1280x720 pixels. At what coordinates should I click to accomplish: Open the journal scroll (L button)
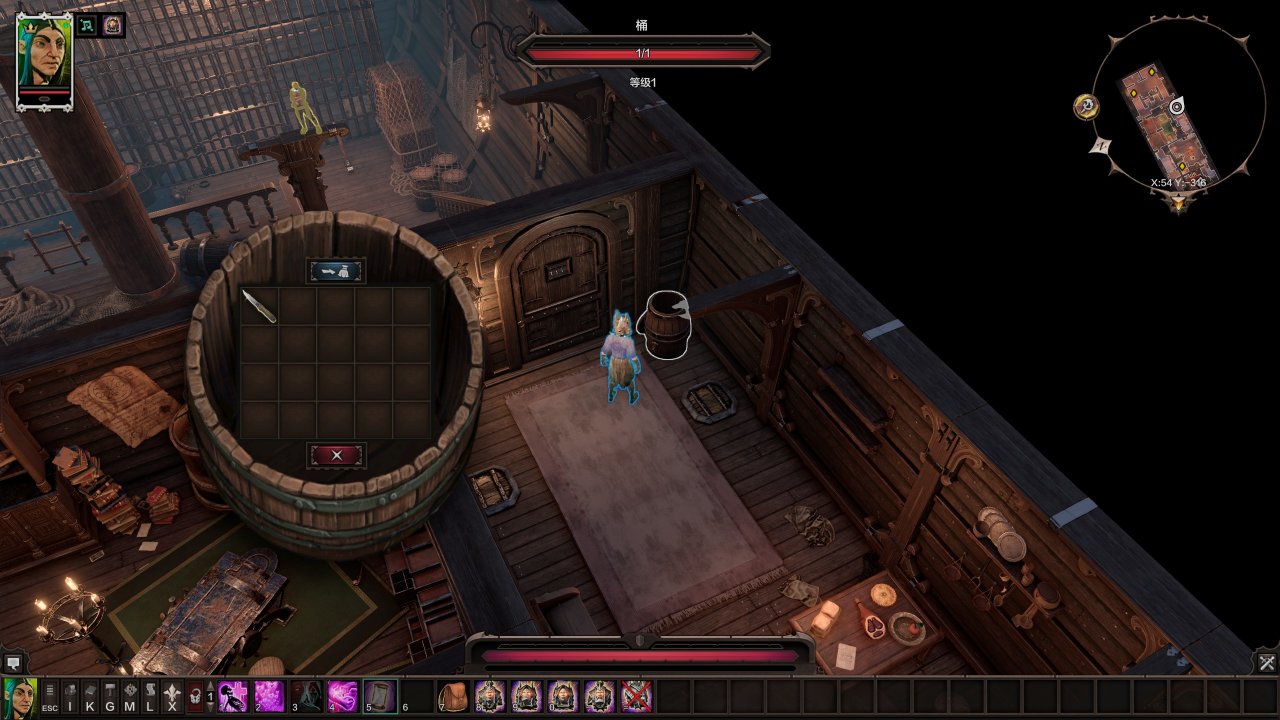[150, 696]
